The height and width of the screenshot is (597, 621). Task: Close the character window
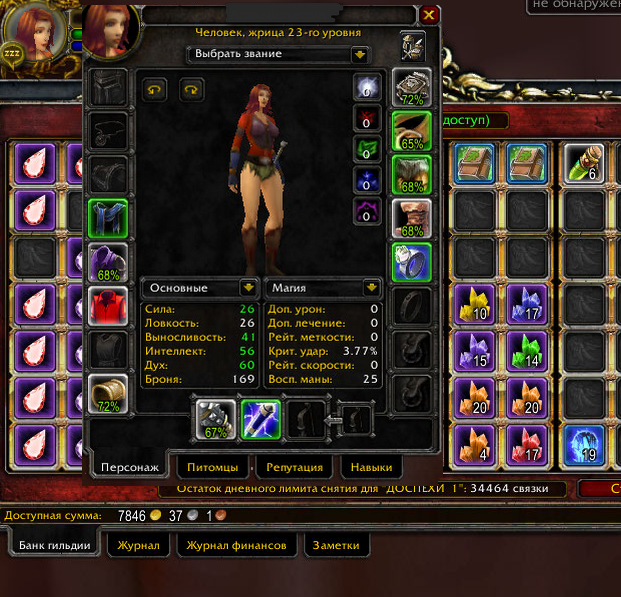tap(428, 15)
